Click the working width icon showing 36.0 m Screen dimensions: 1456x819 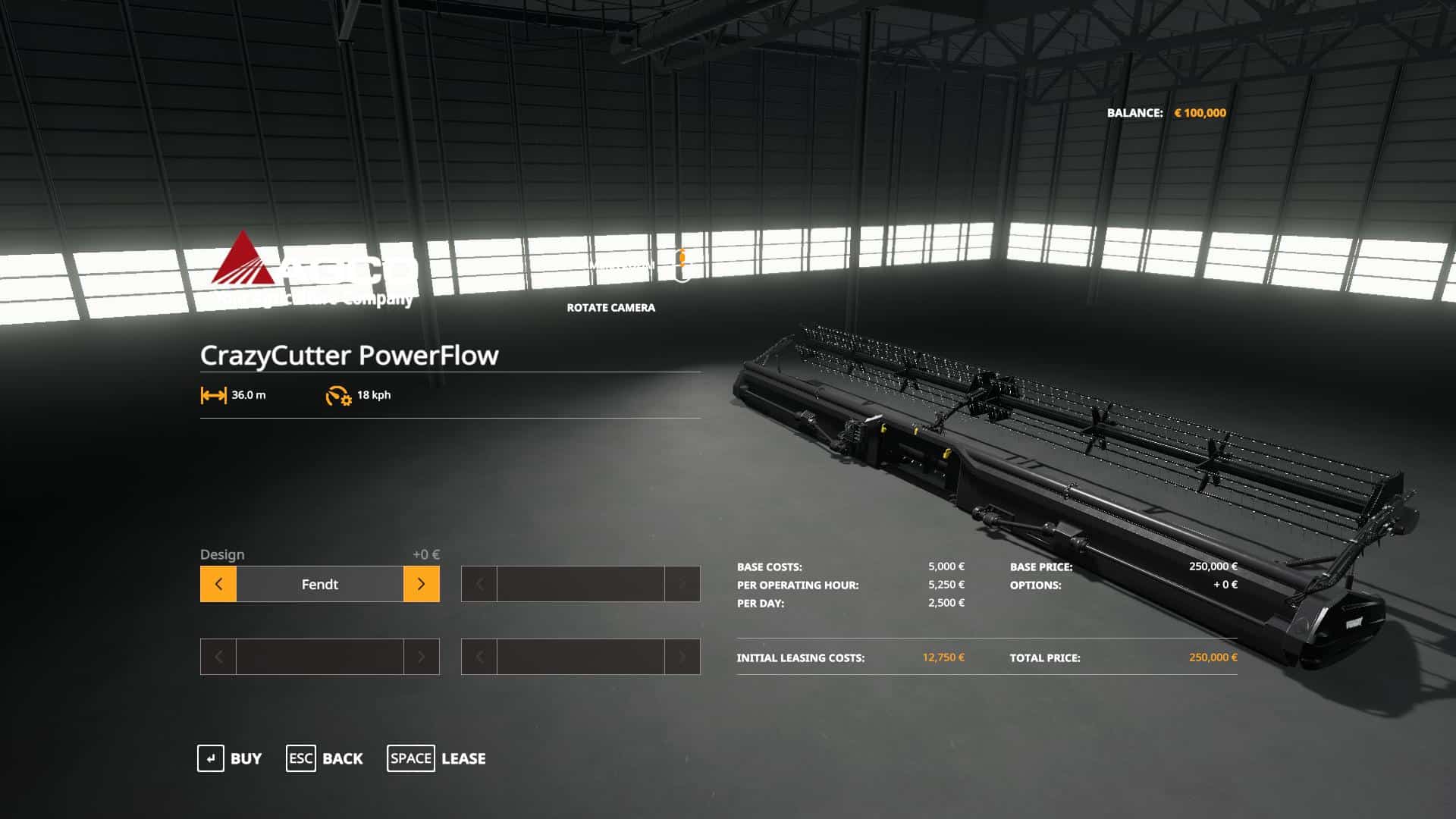[x=214, y=395]
